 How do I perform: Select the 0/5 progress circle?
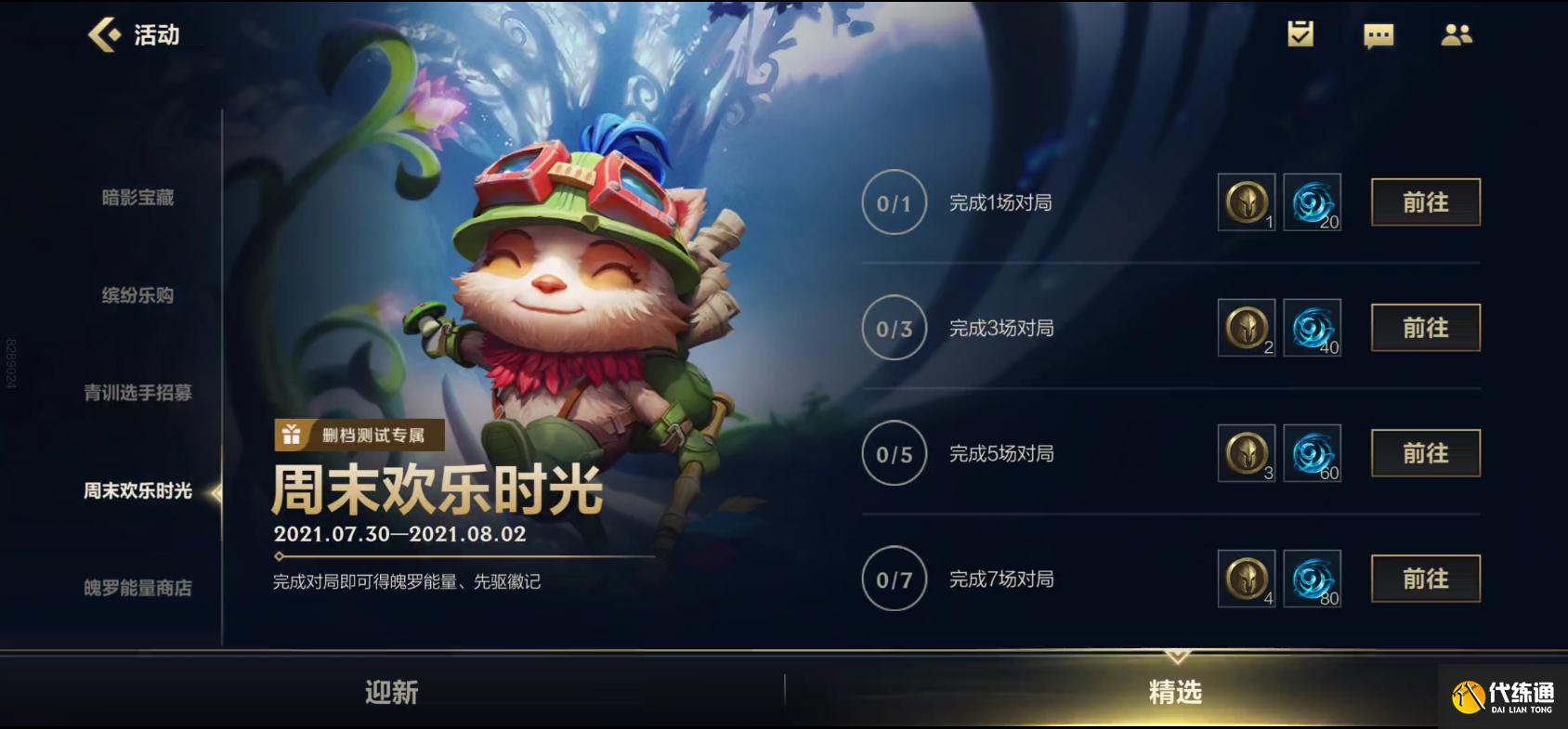pyautogui.click(x=893, y=453)
